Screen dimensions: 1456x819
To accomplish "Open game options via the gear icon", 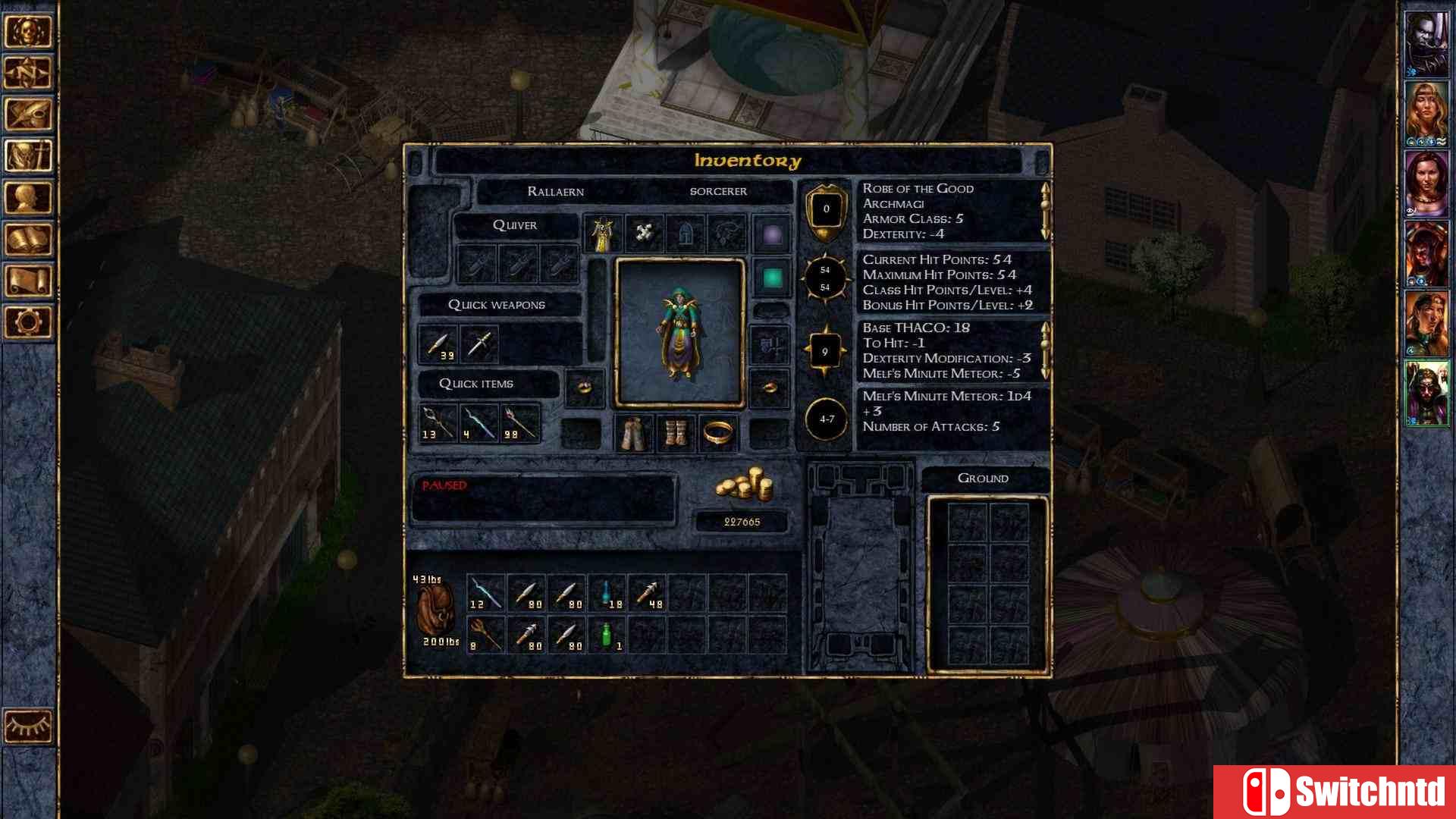I will [29, 322].
